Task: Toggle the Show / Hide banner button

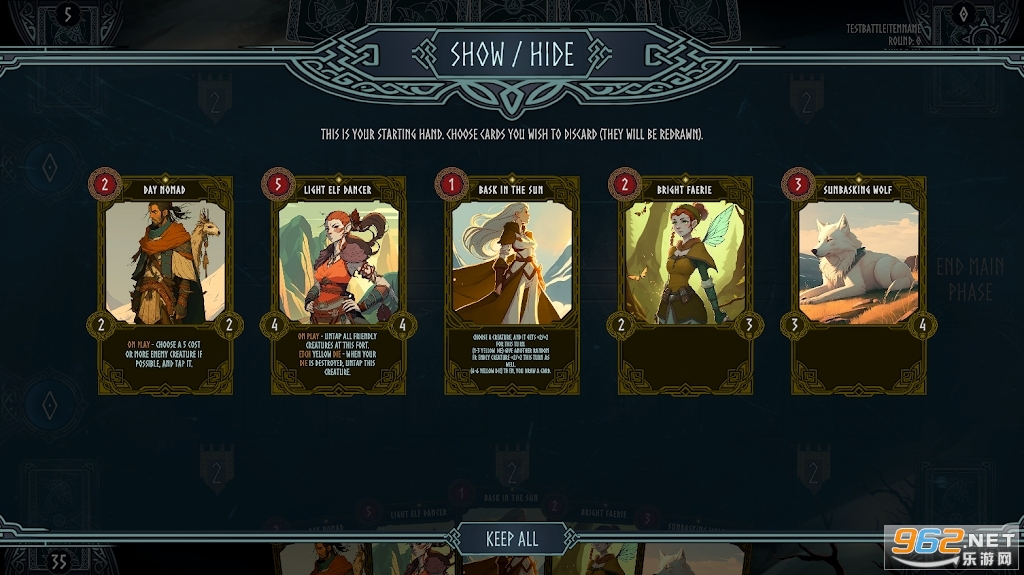Action: (x=511, y=55)
